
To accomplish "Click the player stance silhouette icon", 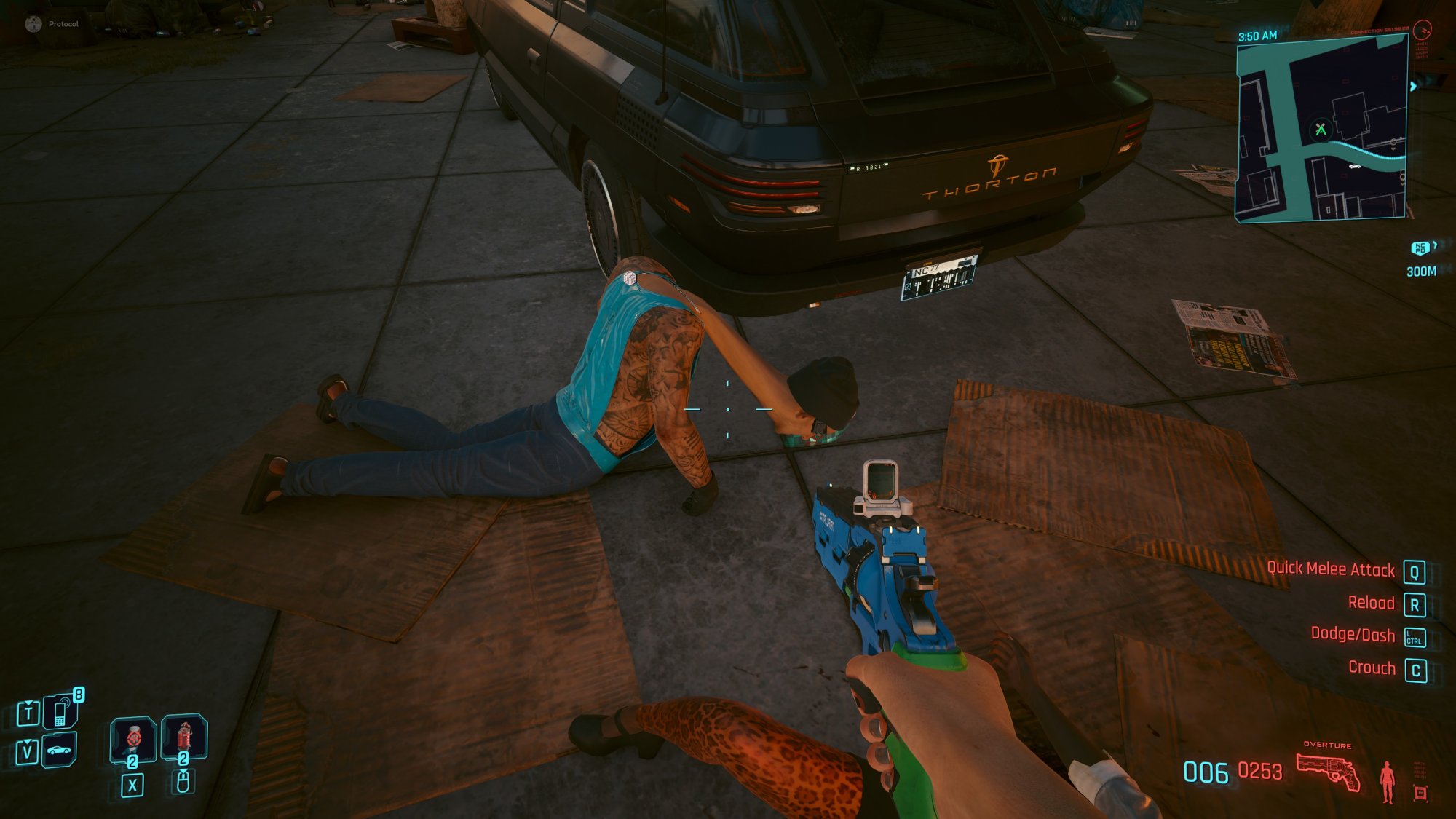I will [x=1388, y=782].
